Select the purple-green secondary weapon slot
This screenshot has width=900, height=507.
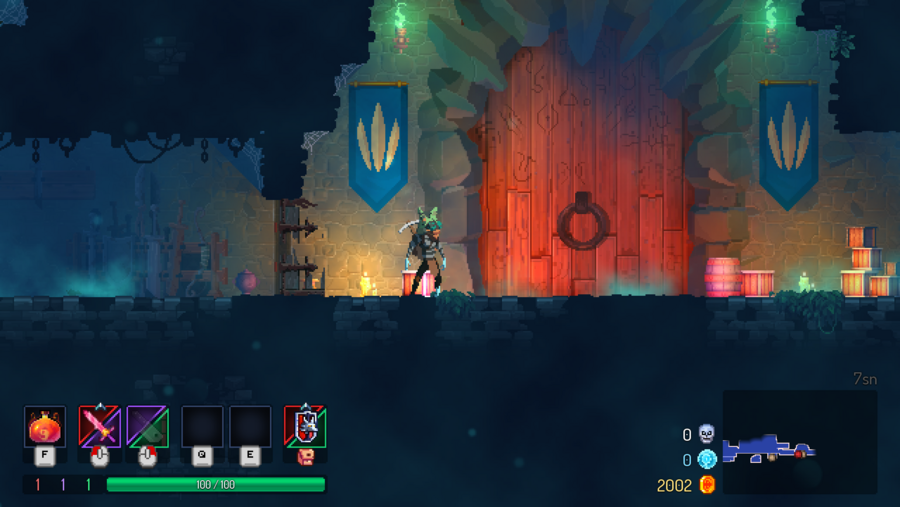(x=148, y=427)
